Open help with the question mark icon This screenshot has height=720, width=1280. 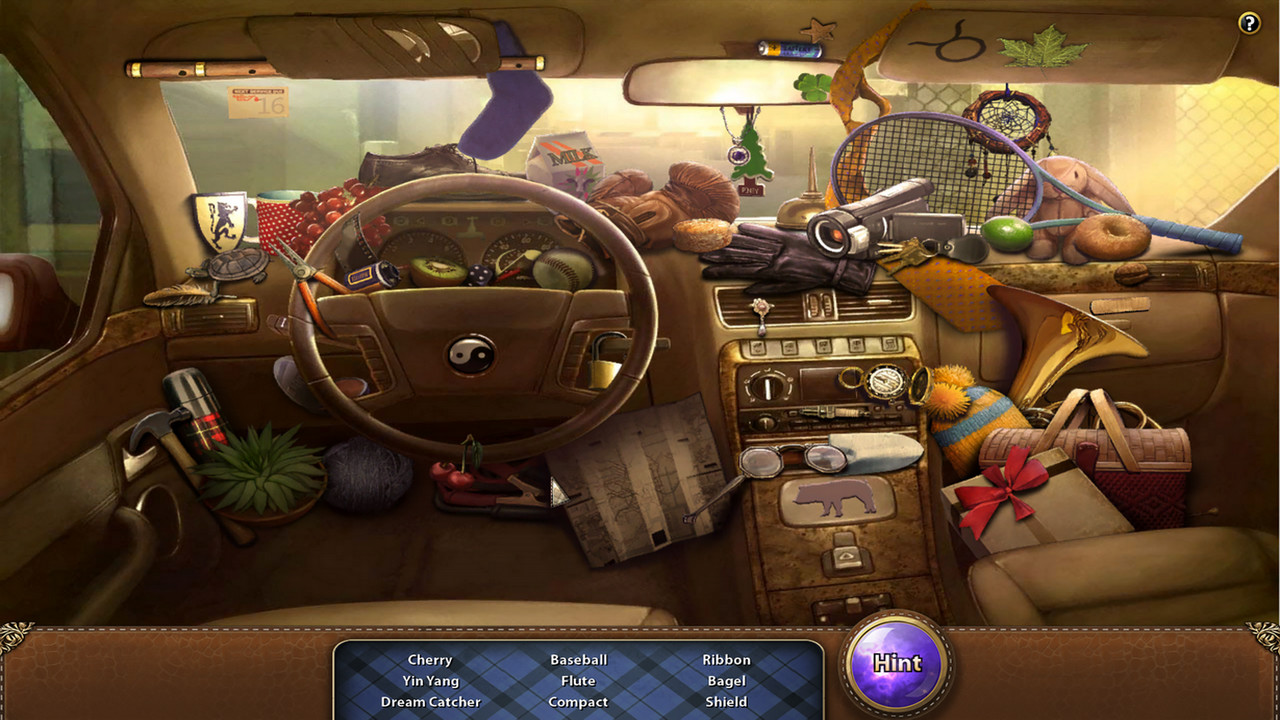[x=1249, y=23]
